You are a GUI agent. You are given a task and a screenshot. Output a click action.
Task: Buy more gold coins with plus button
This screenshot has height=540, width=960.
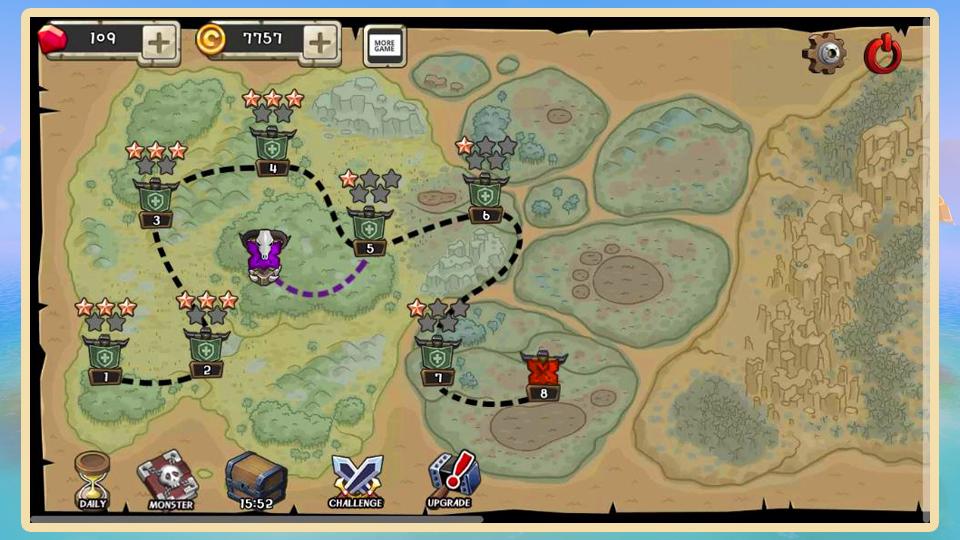coord(320,42)
